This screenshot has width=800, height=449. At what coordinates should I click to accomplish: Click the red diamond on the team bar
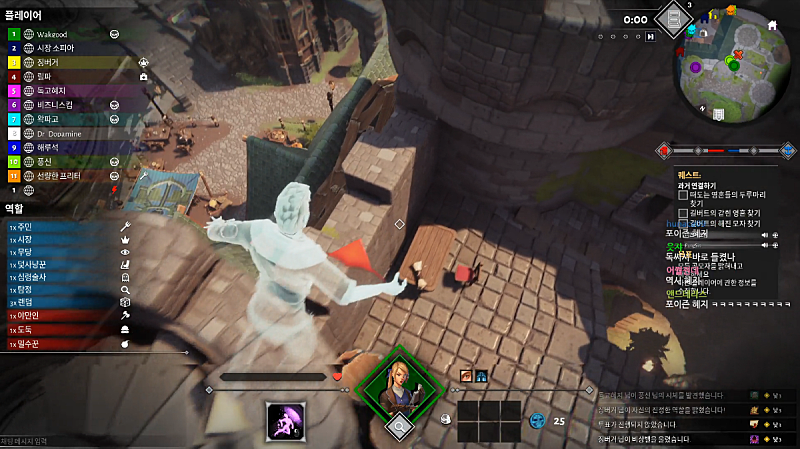click(663, 151)
